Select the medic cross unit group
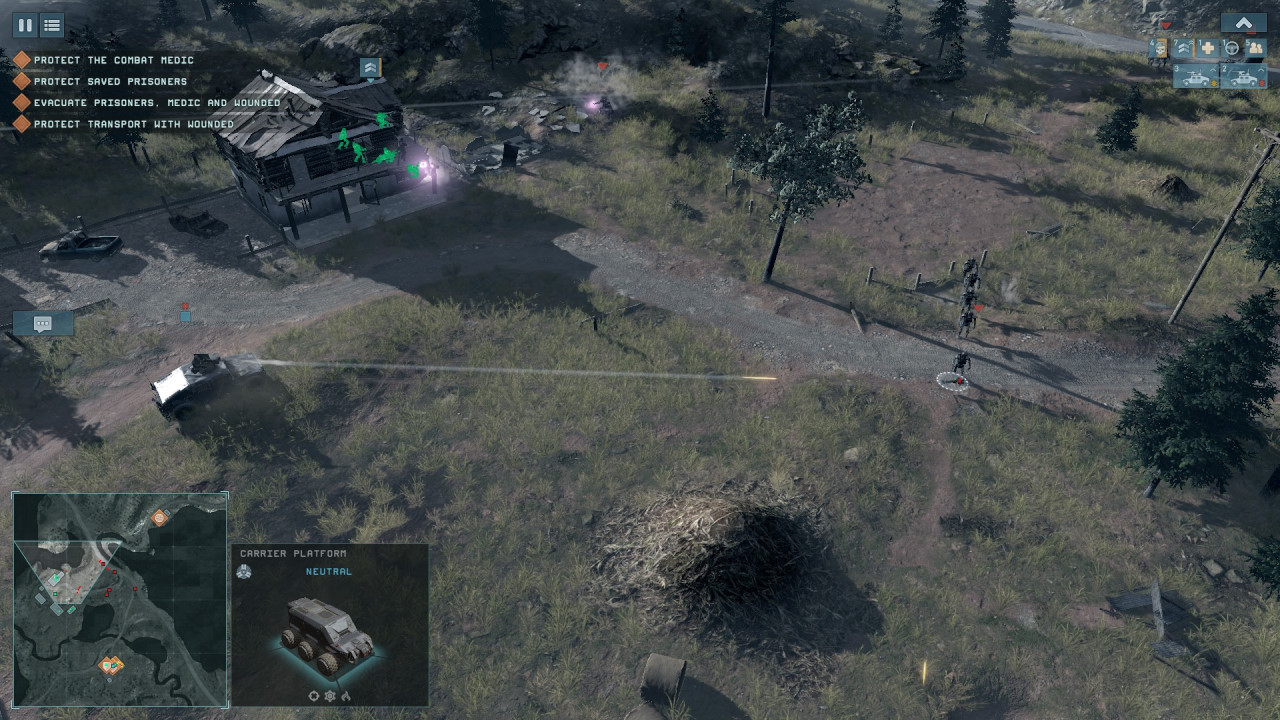Viewport: 1280px width, 720px height. pos(1208,48)
